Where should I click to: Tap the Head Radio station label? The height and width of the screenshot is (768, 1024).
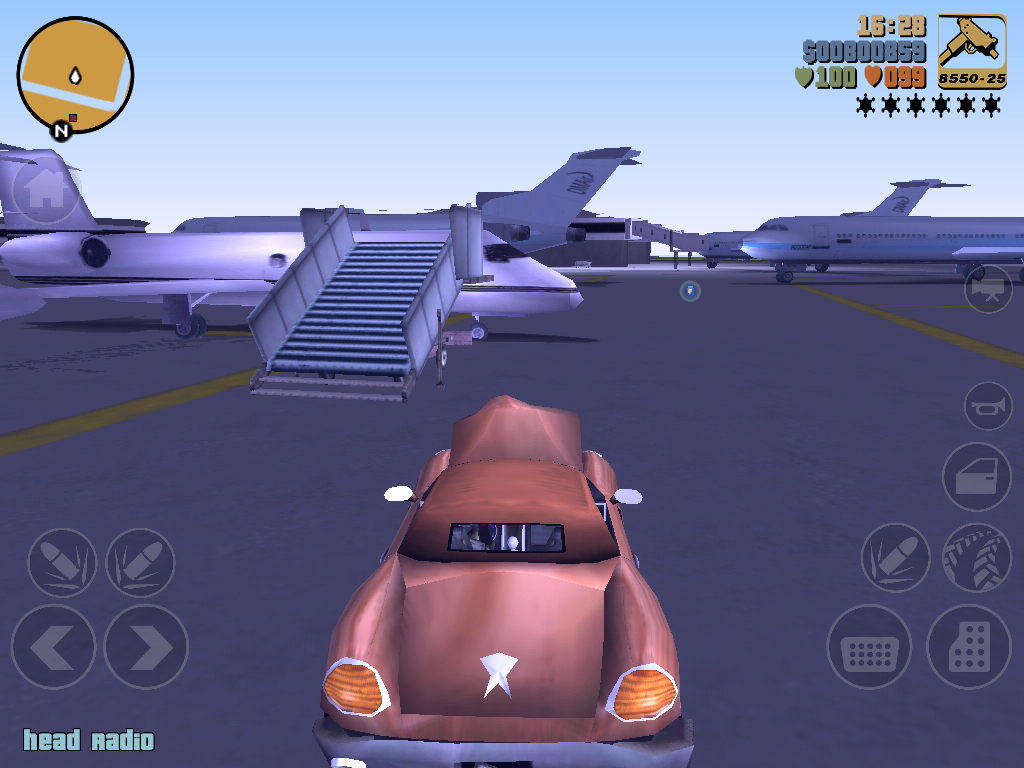(89, 741)
